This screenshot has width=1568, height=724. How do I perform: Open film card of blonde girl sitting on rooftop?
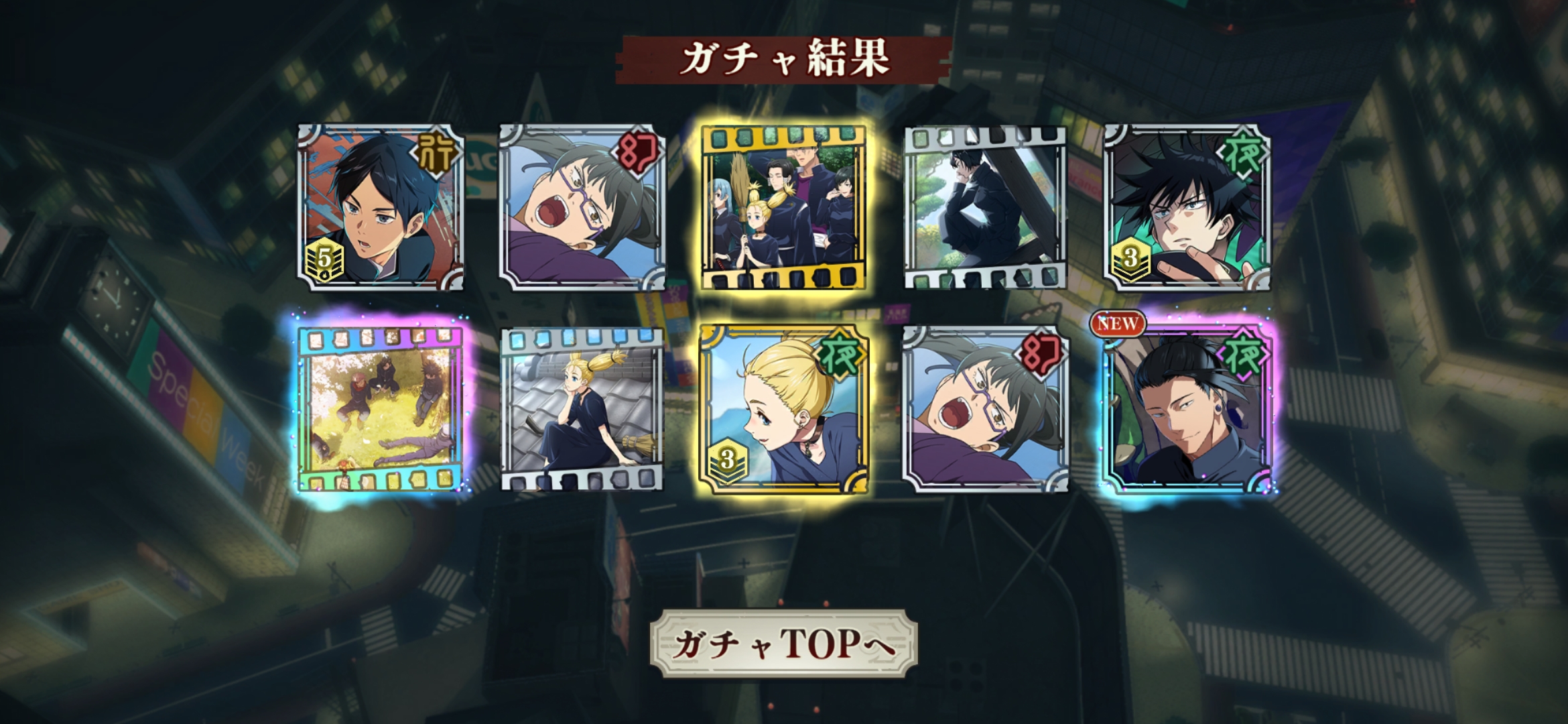[x=582, y=409]
